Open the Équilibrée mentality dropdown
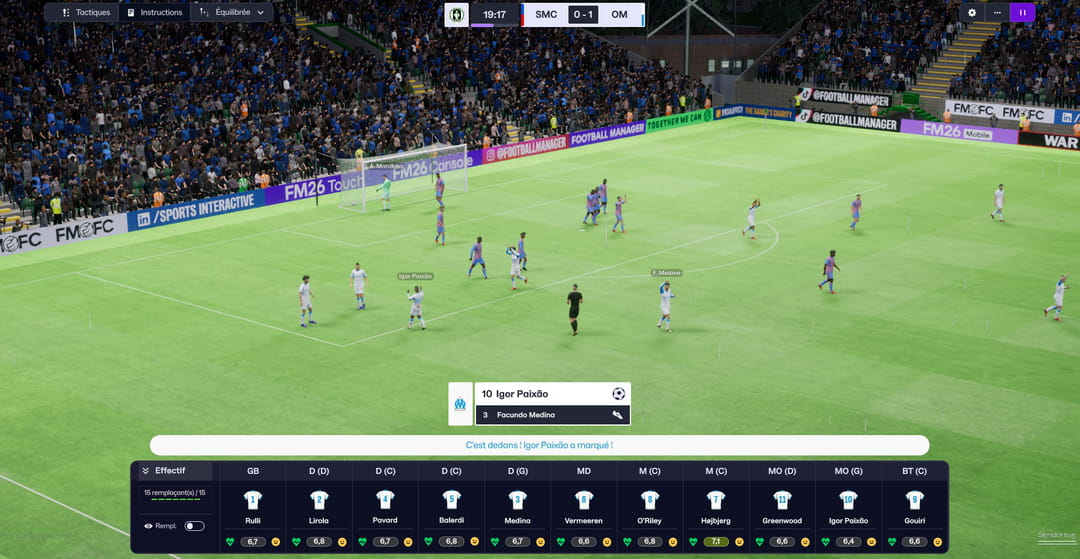1080x559 pixels. (x=231, y=13)
